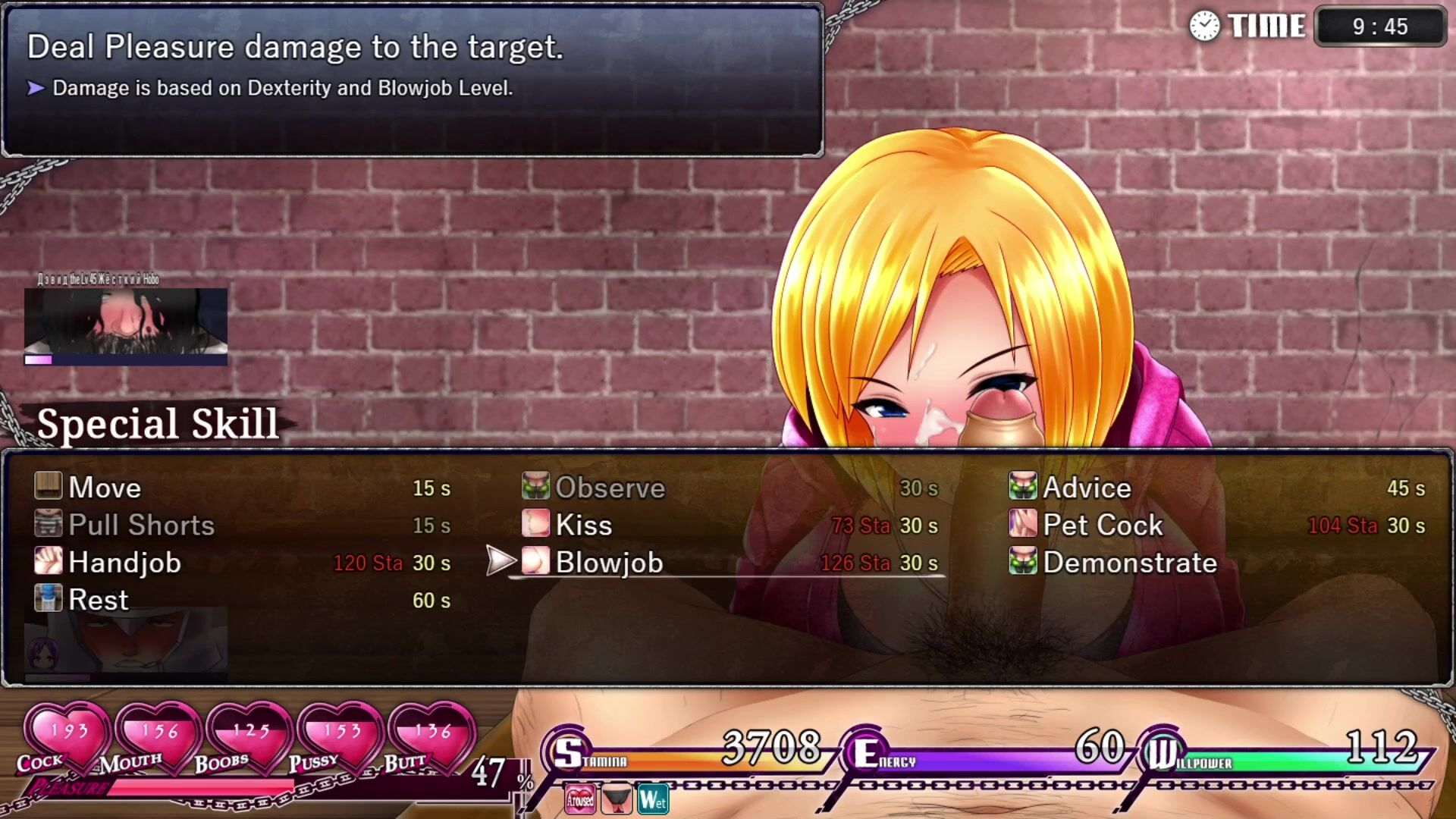1456x819 pixels.
Task: Choose the Demonstrate skill
Action: point(1130,563)
